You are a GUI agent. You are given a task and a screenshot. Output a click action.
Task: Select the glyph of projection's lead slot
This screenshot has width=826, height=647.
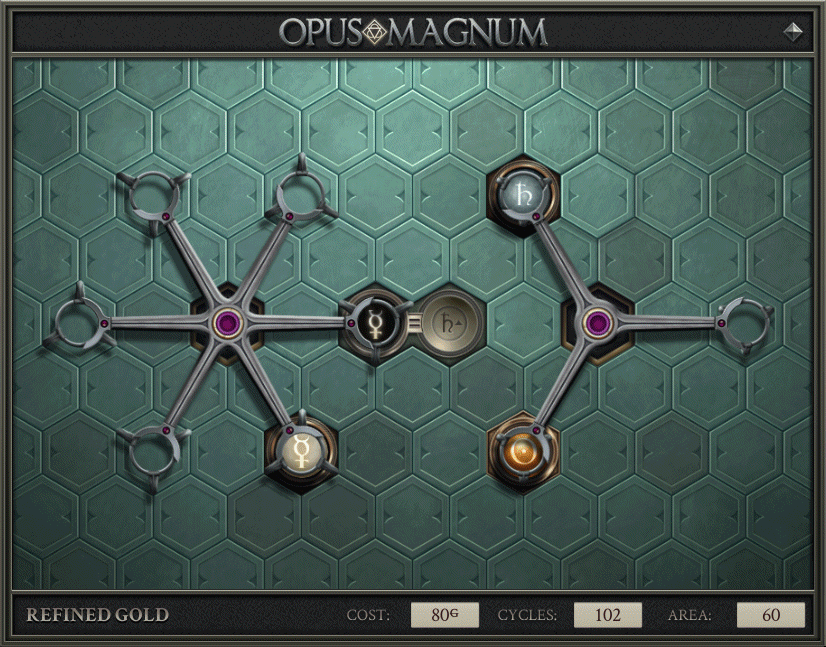449,322
